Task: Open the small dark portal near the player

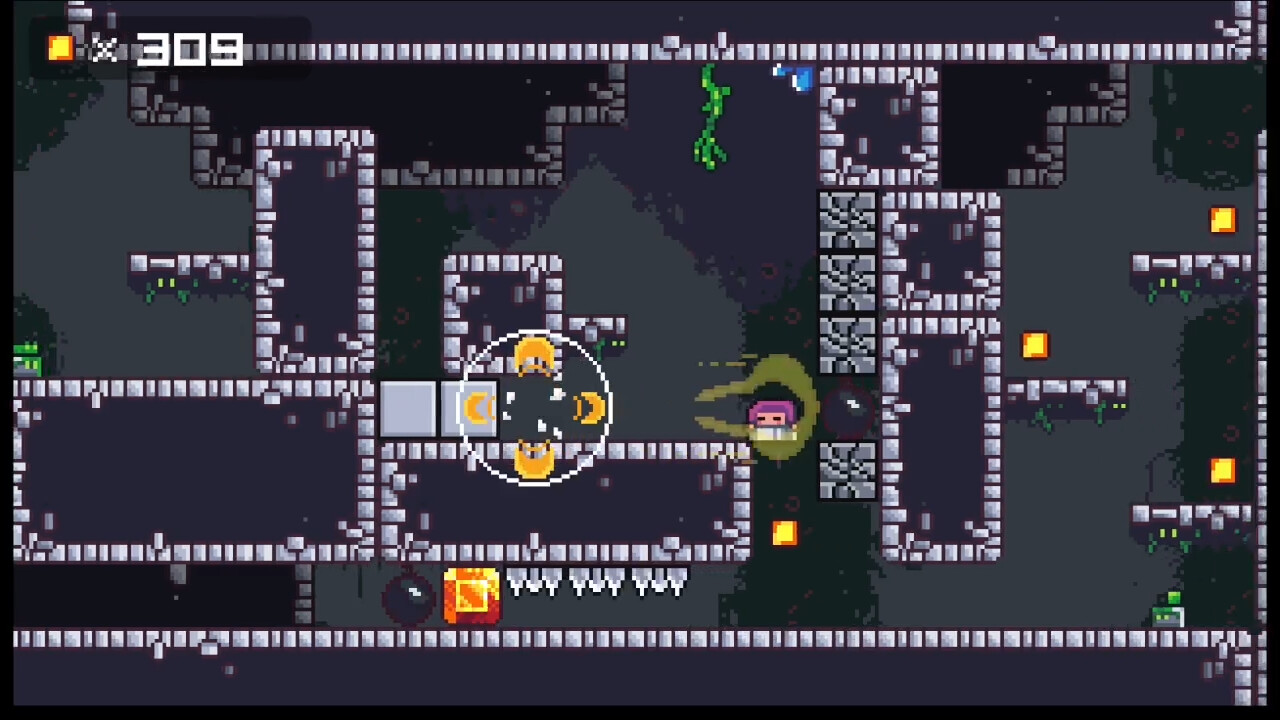Action: [x=850, y=405]
